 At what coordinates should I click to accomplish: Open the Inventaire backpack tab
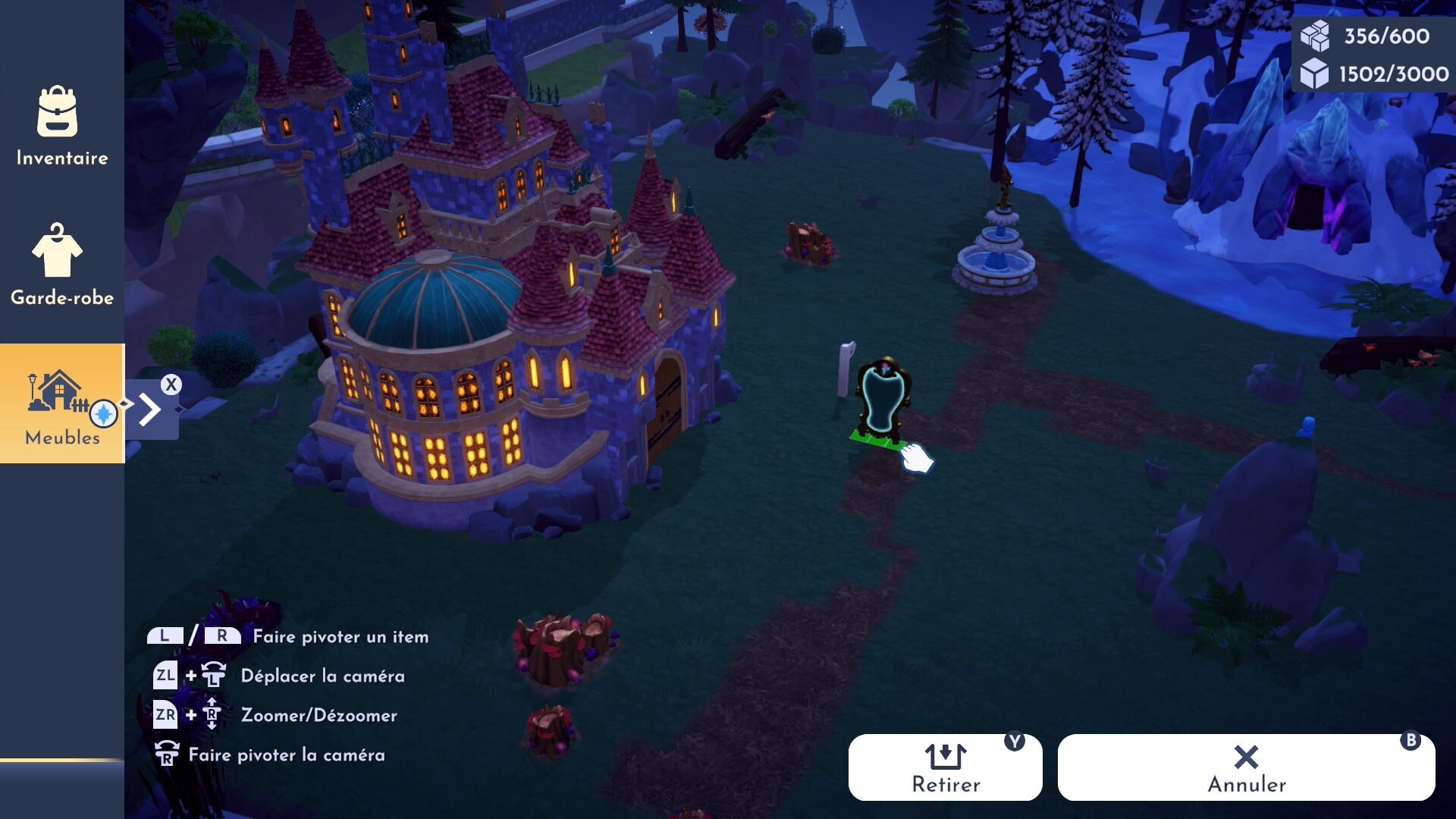(61, 127)
